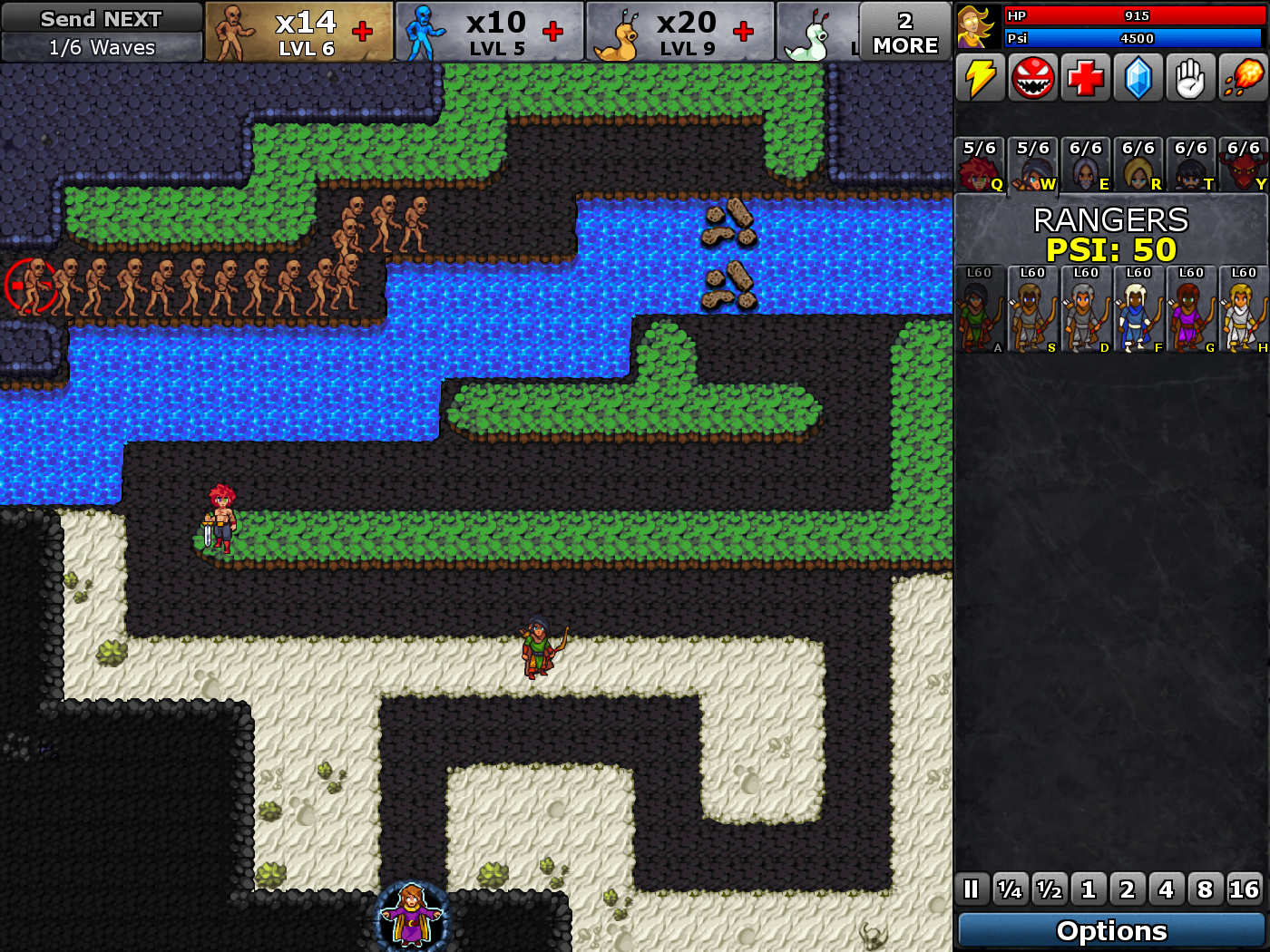The image size is (1270, 952).
Task: Click the x14 LVL 6 wave card
Action: click(298, 32)
